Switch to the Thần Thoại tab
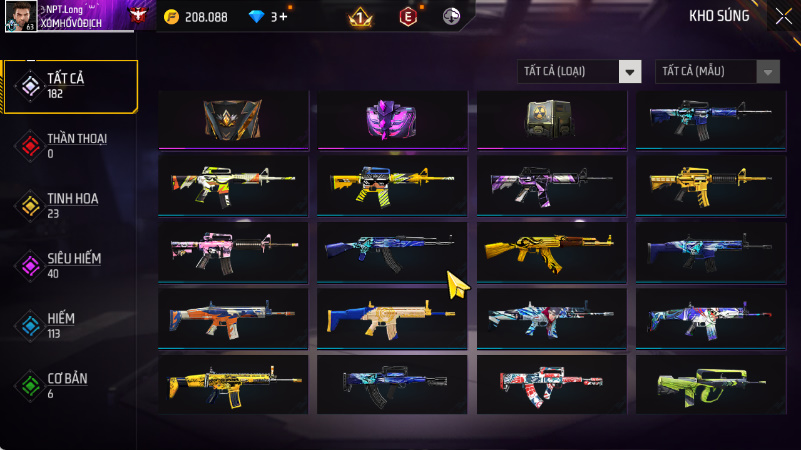The image size is (801, 450). [70, 145]
